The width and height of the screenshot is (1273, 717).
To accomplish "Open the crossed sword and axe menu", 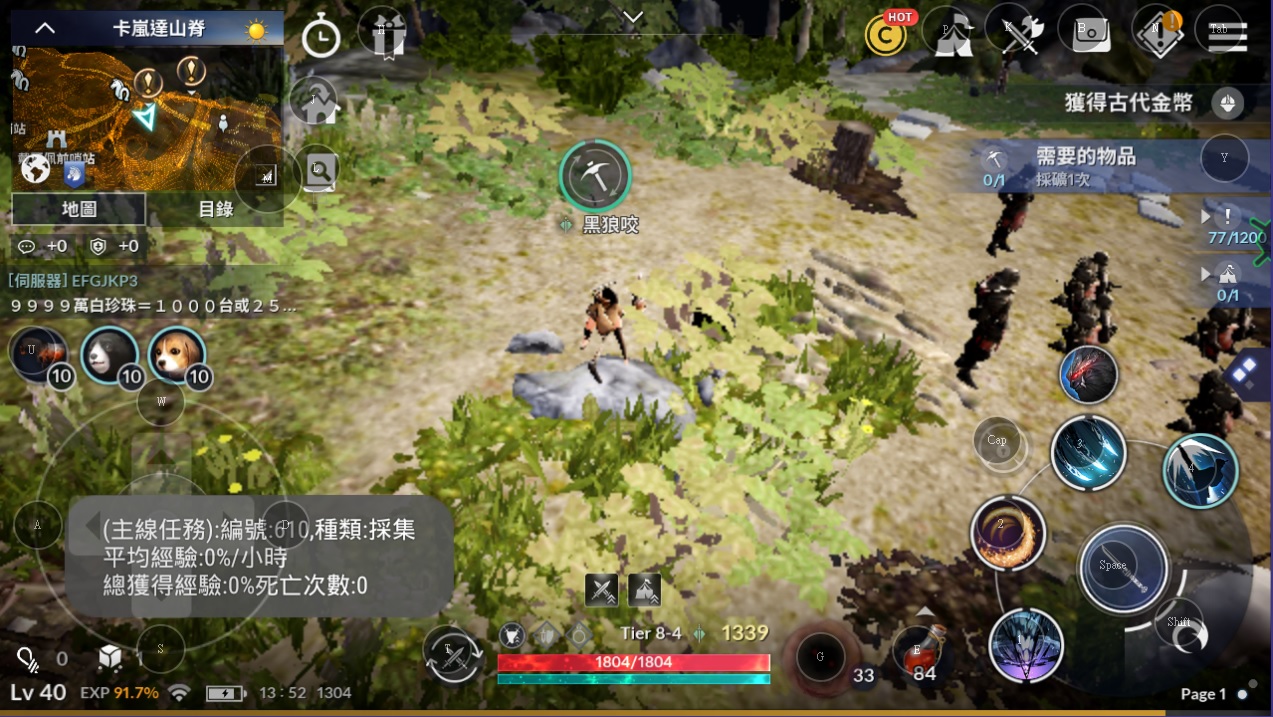I will pos(1019,34).
